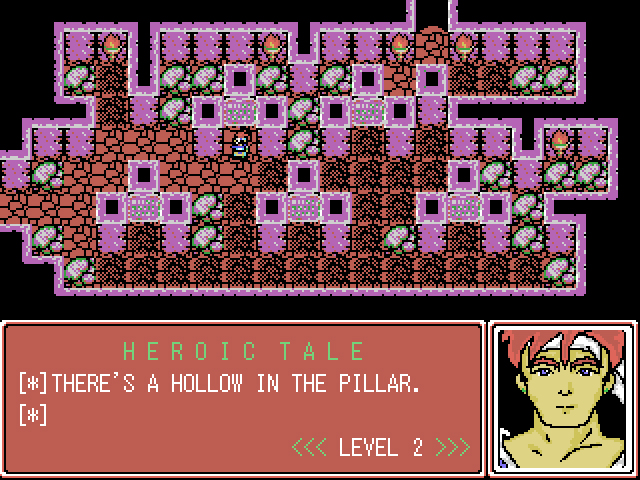
Task: Click the left arrows beside LEVEL 2
Action: (309, 446)
